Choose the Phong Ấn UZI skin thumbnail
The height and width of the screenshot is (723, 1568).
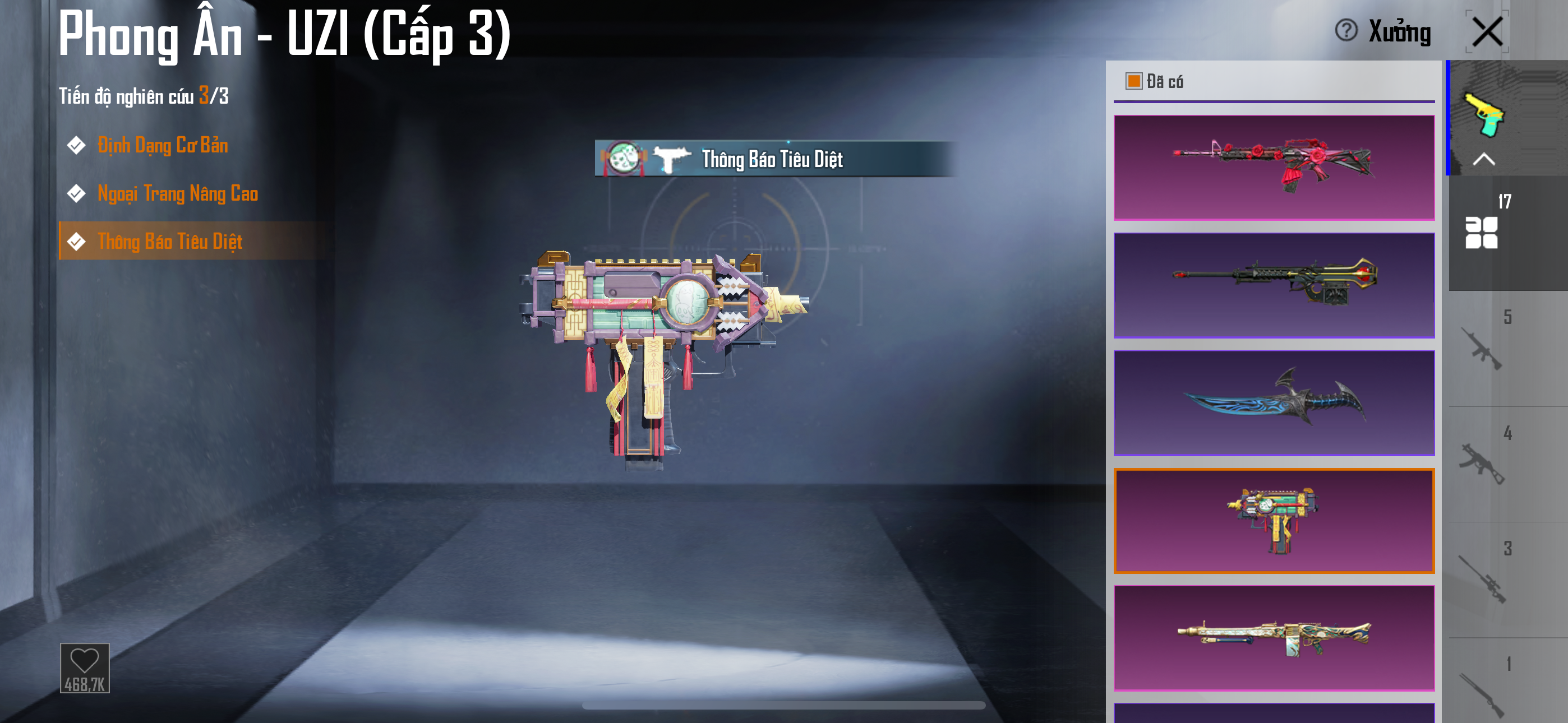(1274, 521)
